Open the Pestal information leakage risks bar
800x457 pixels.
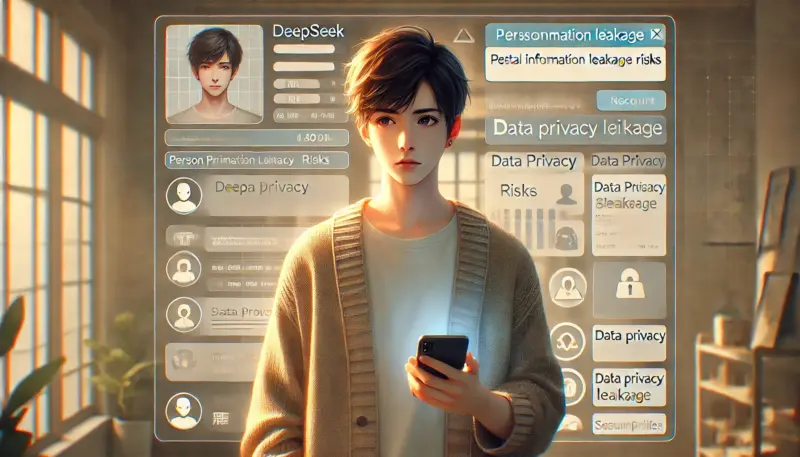point(575,60)
